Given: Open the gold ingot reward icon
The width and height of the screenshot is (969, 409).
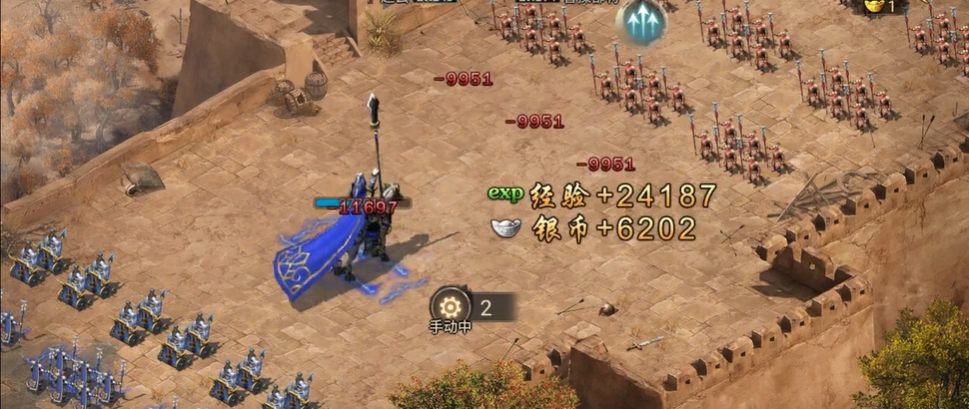Looking at the screenshot, I should 876,6.
